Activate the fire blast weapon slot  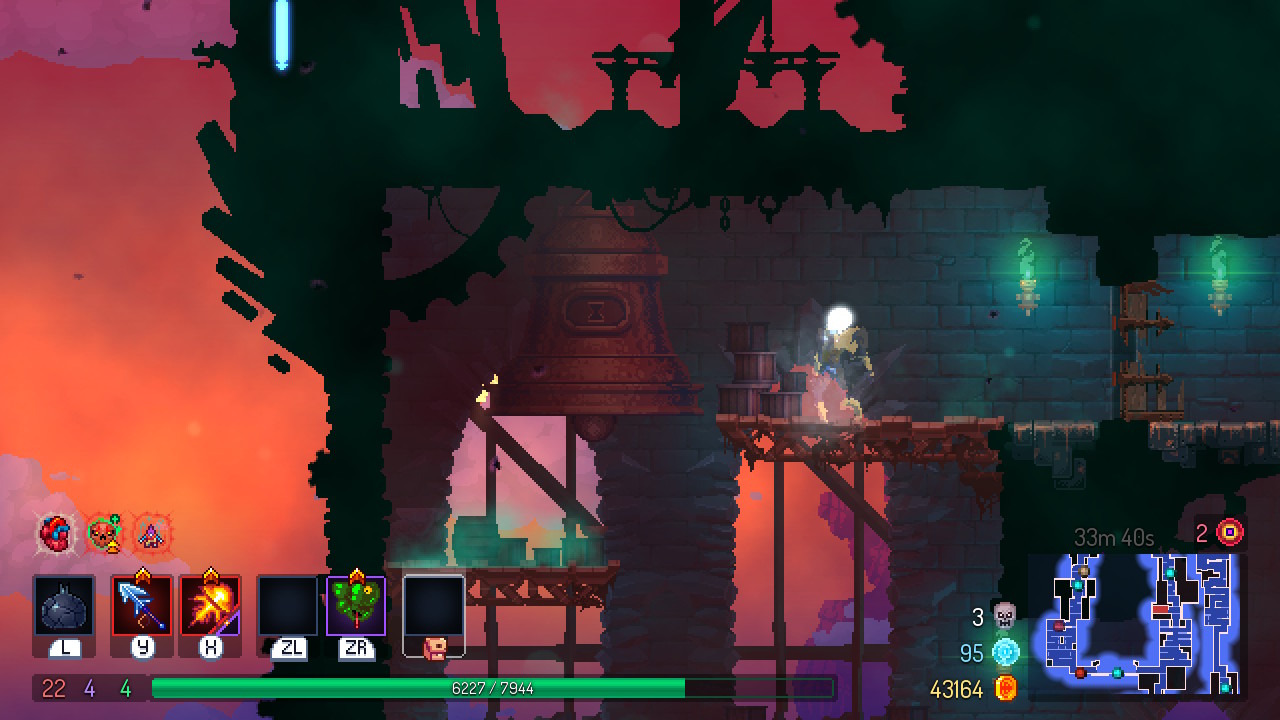[x=210, y=606]
